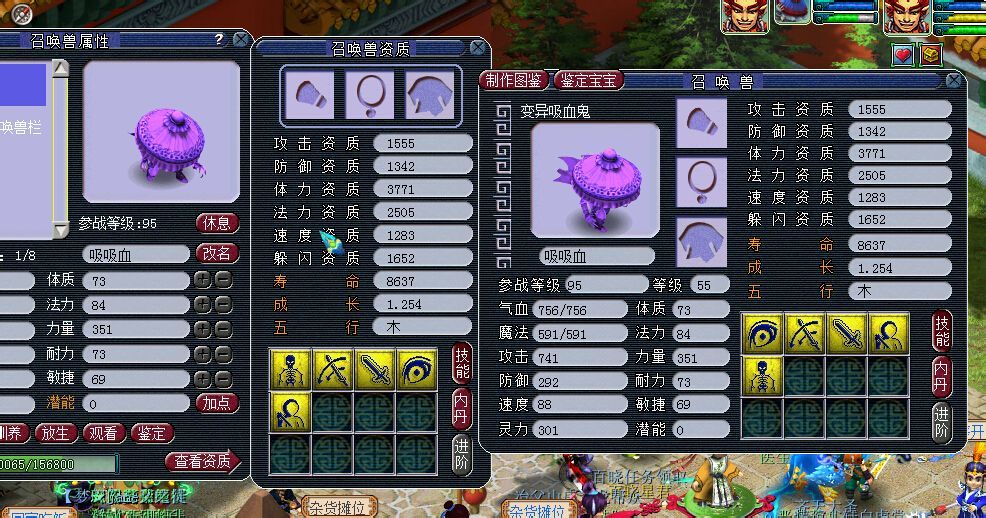The width and height of the screenshot is (986, 518).
Task: Open 查看资质 (view aptitude)
Action: (x=203, y=461)
